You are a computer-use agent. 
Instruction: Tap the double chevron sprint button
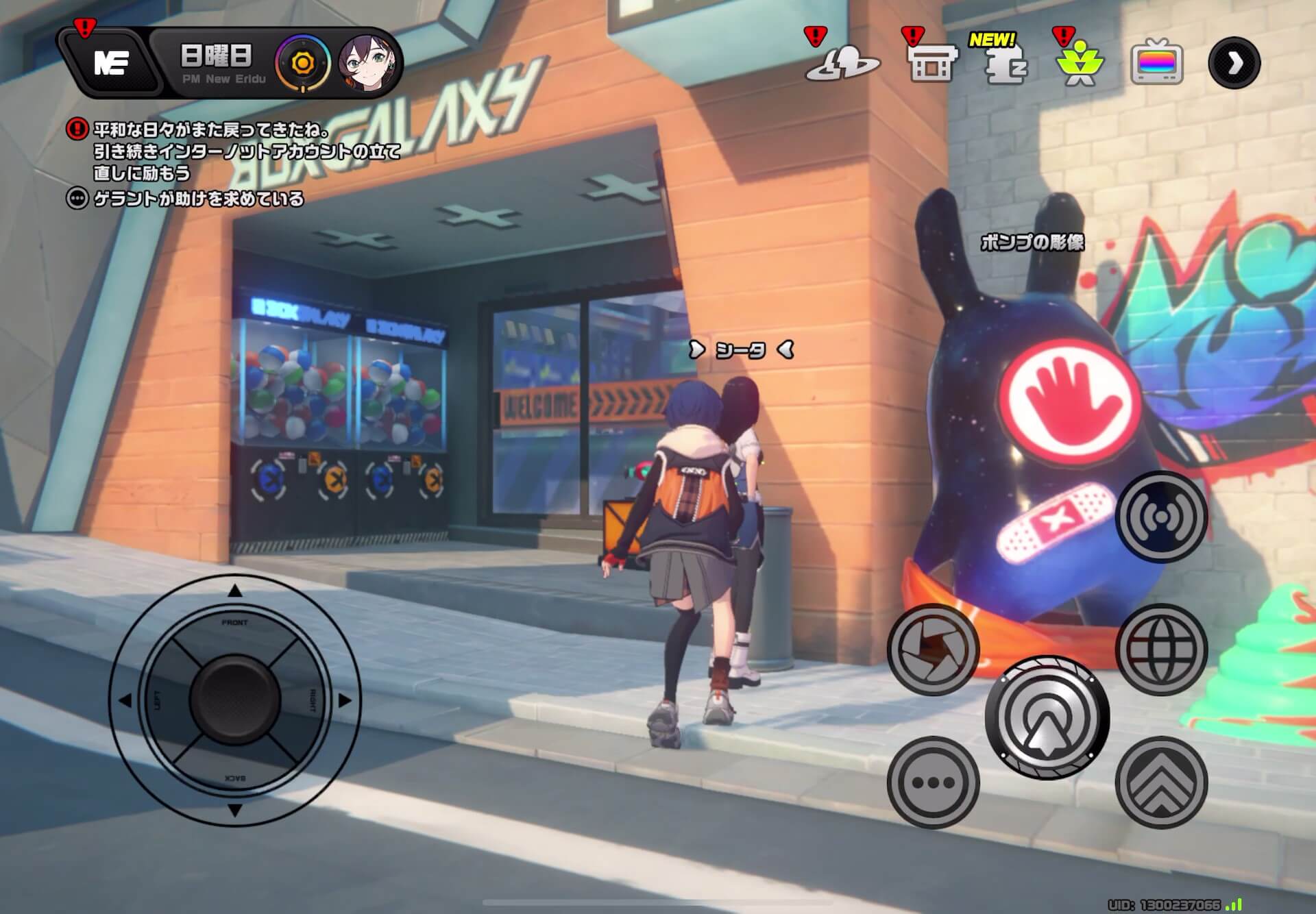(1161, 782)
